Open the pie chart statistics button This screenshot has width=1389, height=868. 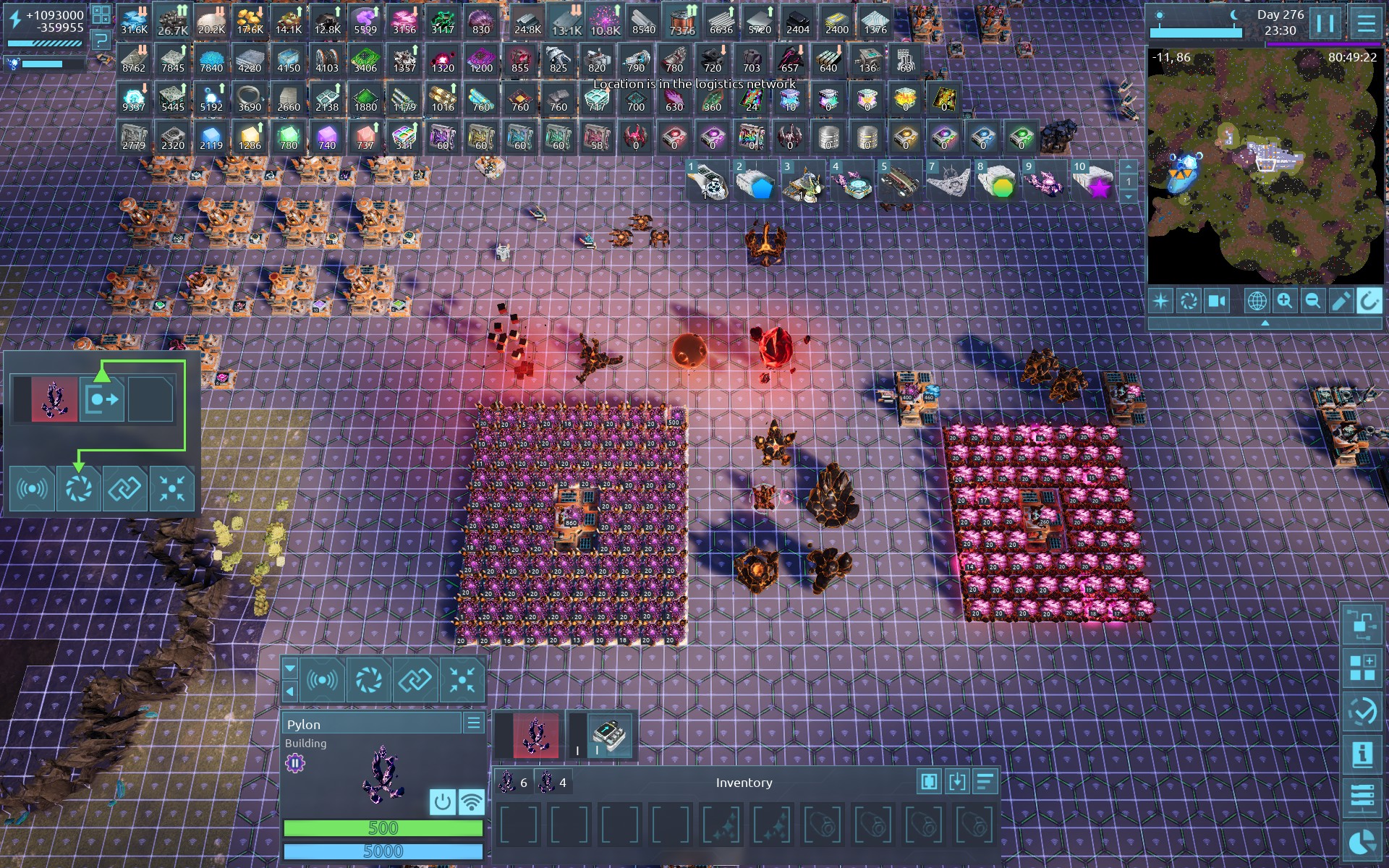pyautogui.click(x=1362, y=843)
